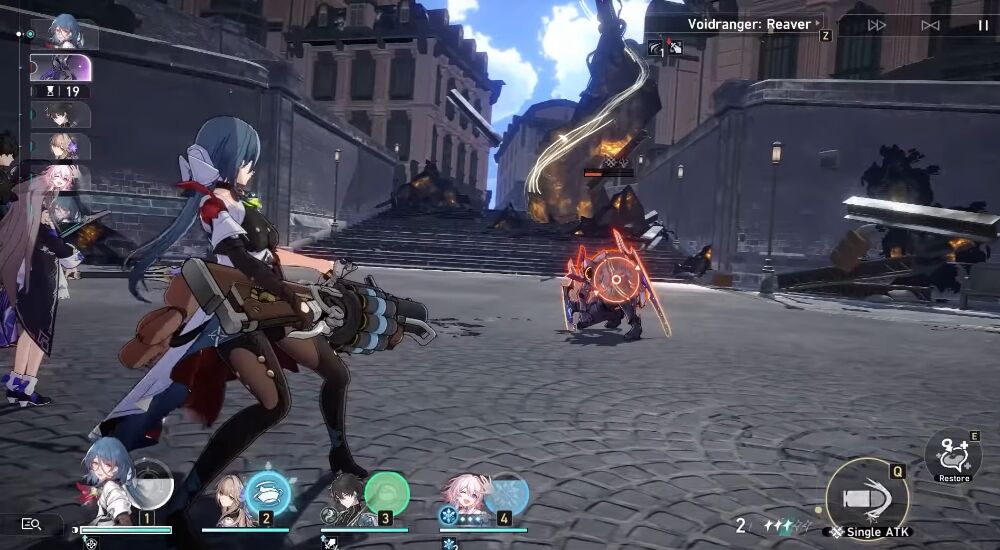Select the dark-haired character's turn-order card

61,115
